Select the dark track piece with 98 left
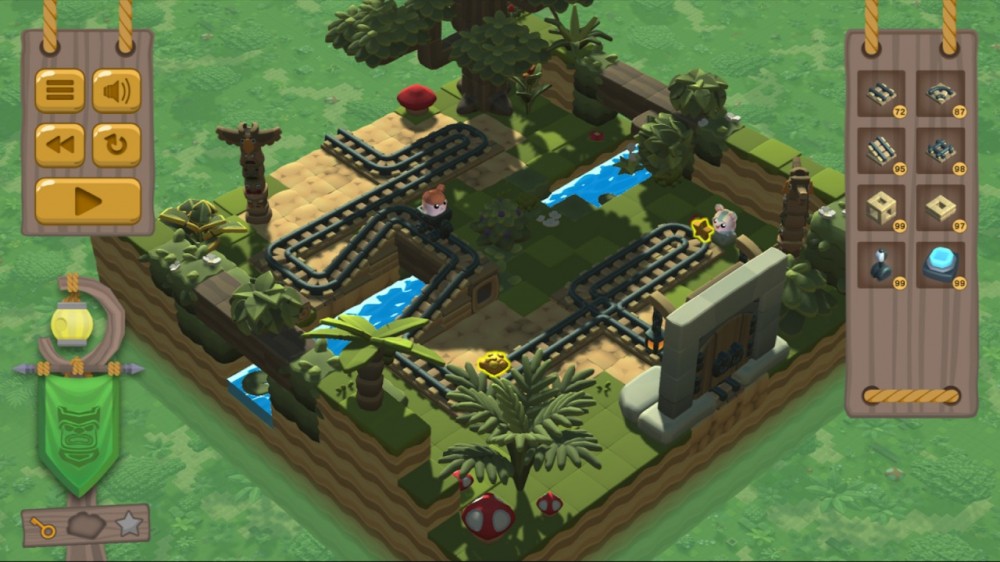The width and height of the screenshot is (1000, 562). 940,151
